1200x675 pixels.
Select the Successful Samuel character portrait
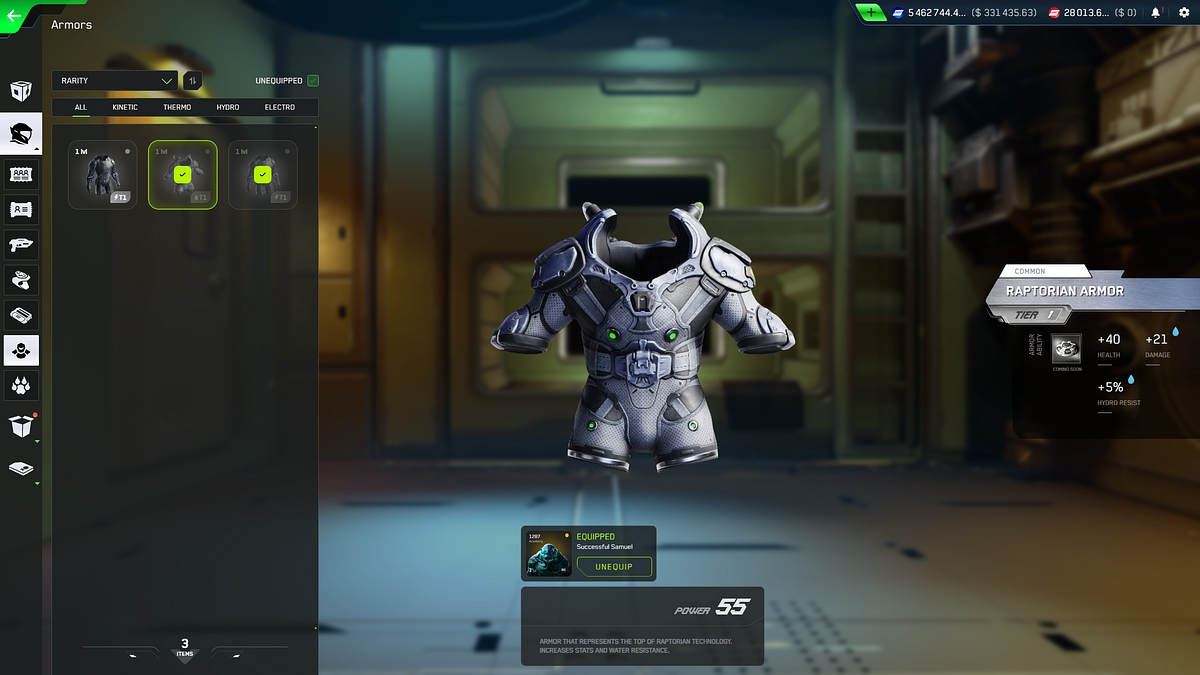[549, 554]
